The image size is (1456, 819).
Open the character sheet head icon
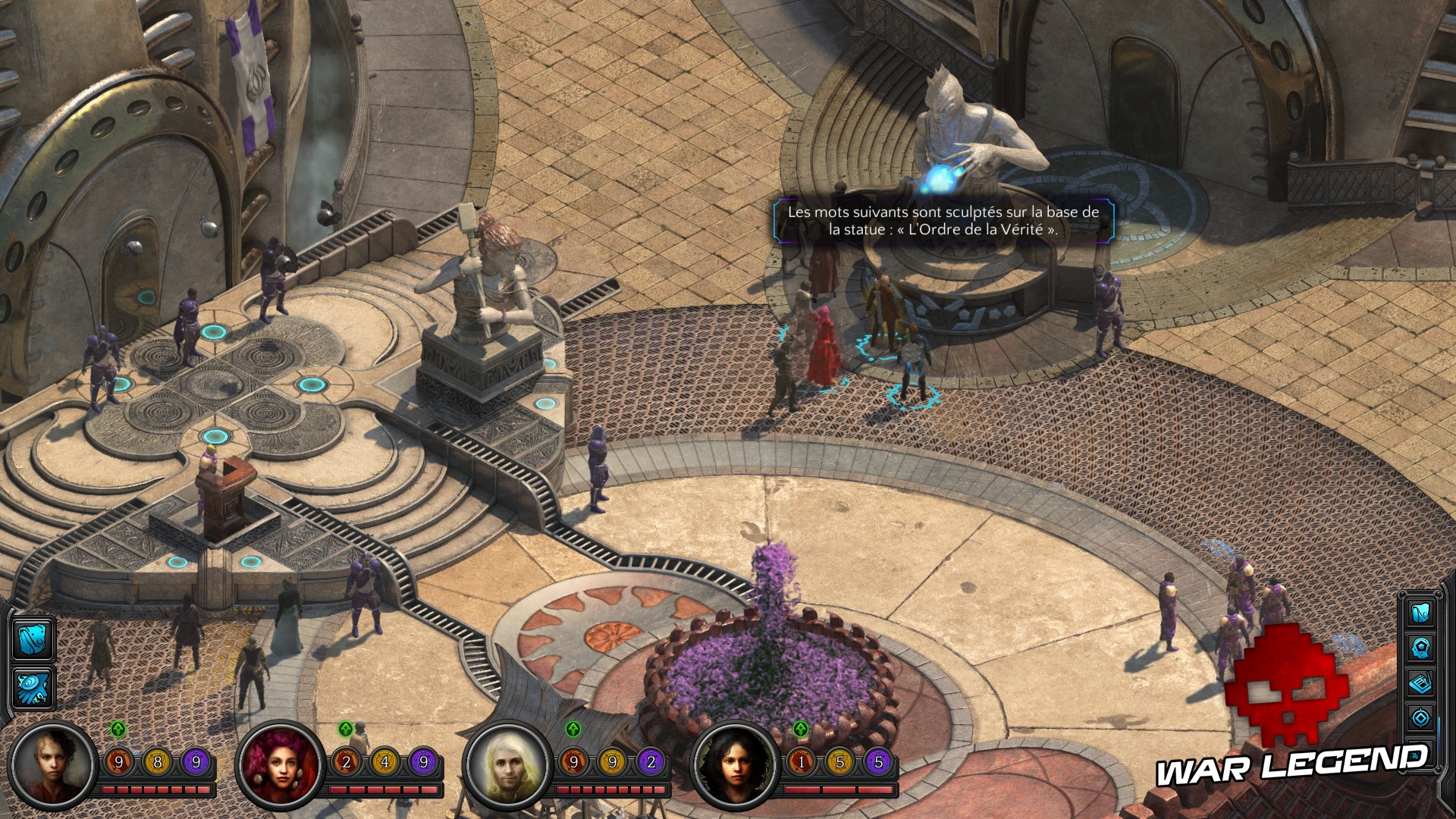pos(1420,648)
